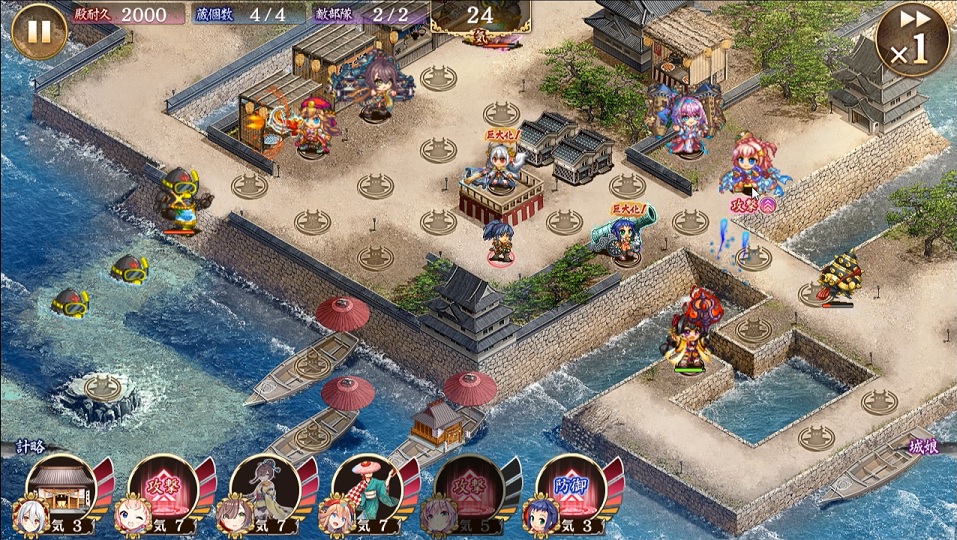This screenshot has height=540, width=957.
Task: Select the dimmed 攻撃 stratagem costing 5
Action: pyautogui.click(x=470, y=490)
